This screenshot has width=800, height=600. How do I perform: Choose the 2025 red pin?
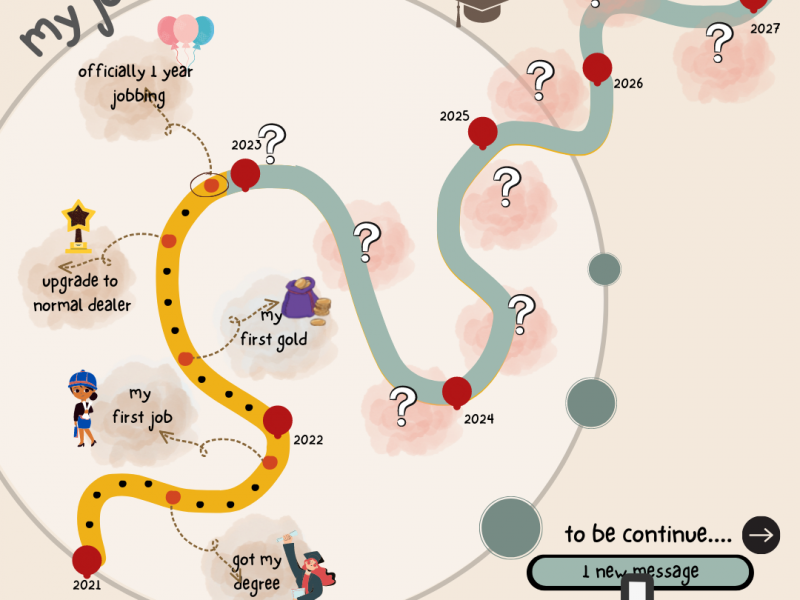(x=483, y=132)
